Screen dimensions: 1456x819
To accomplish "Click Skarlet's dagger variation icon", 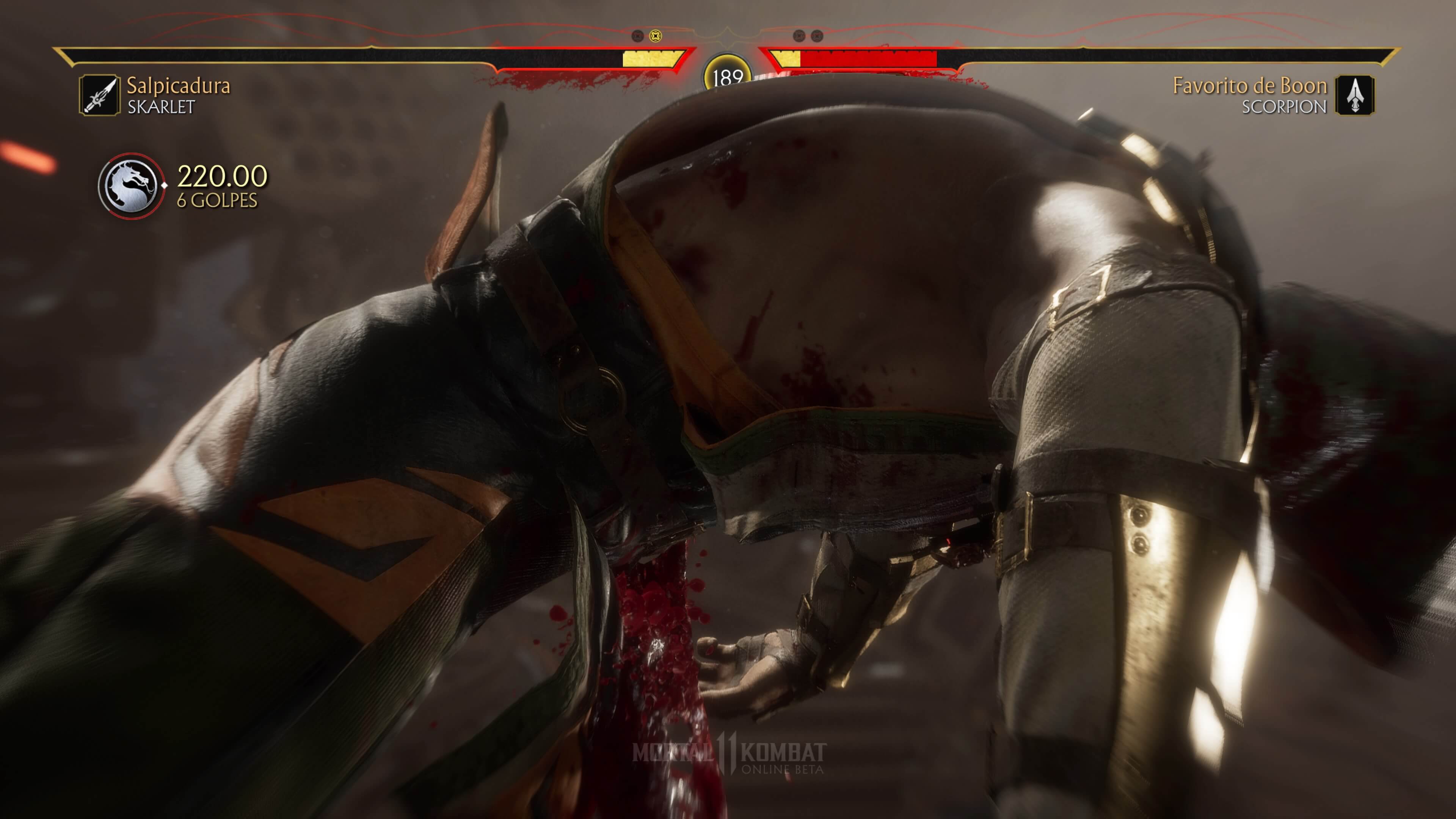I will 99,95.
